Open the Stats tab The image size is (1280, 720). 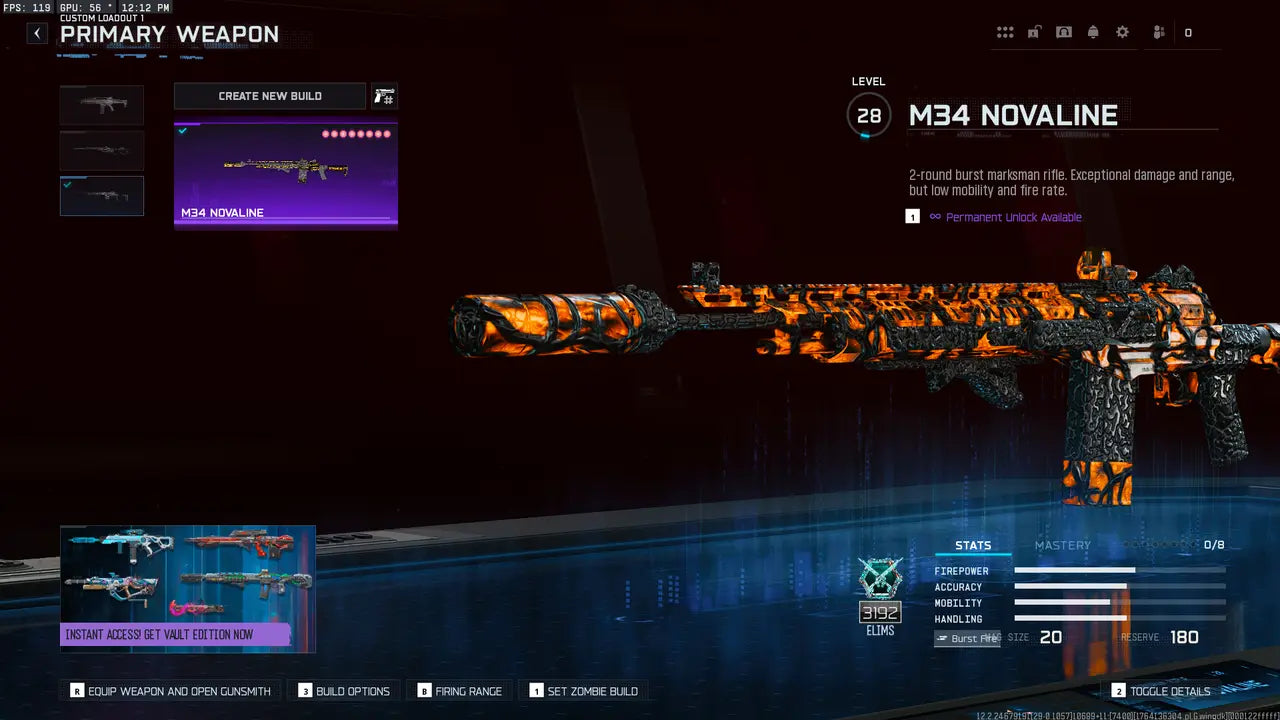(973, 545)
